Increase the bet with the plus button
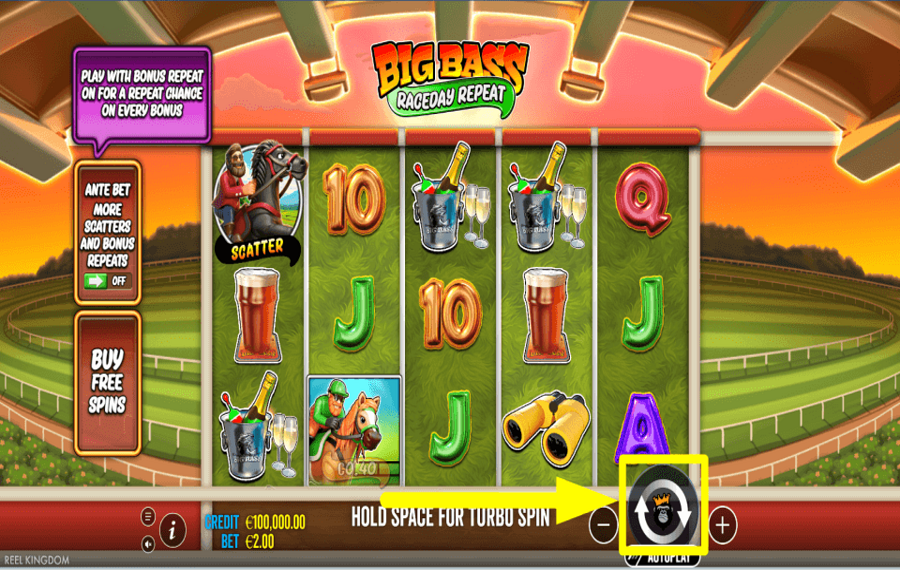 tap(723, 524)
